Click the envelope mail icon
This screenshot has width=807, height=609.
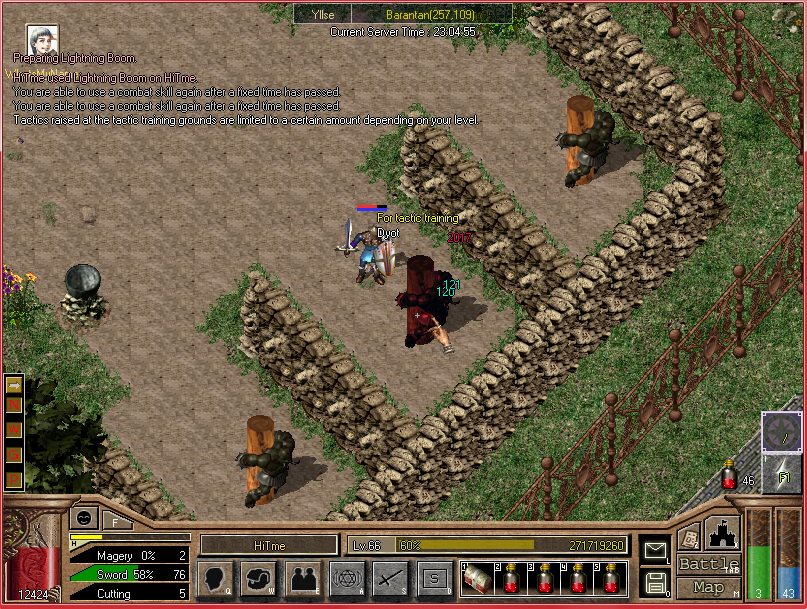tap(656, 550)
